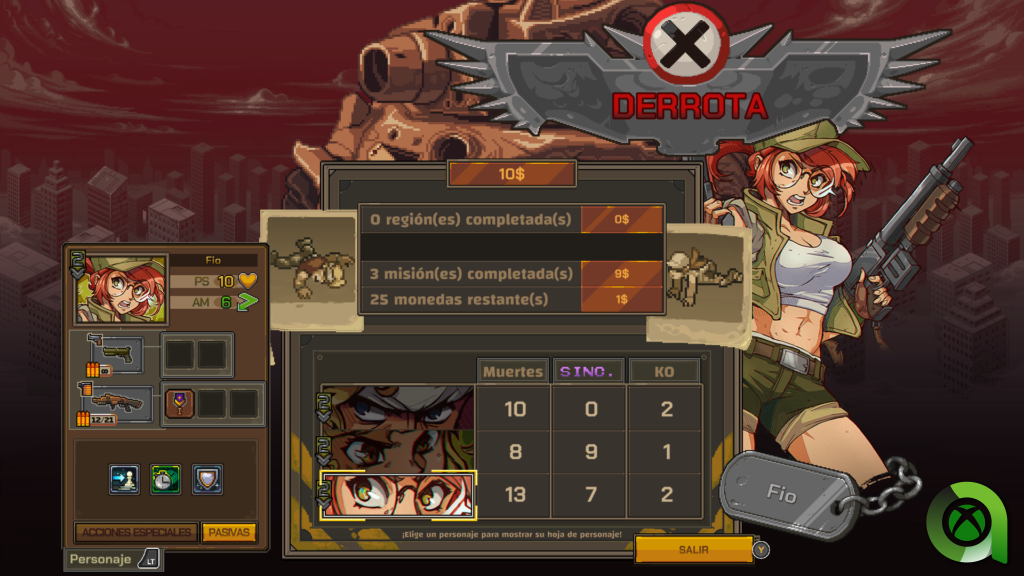Click the purple medal mod slot
1024x576 pixels.
pos(180,403)
